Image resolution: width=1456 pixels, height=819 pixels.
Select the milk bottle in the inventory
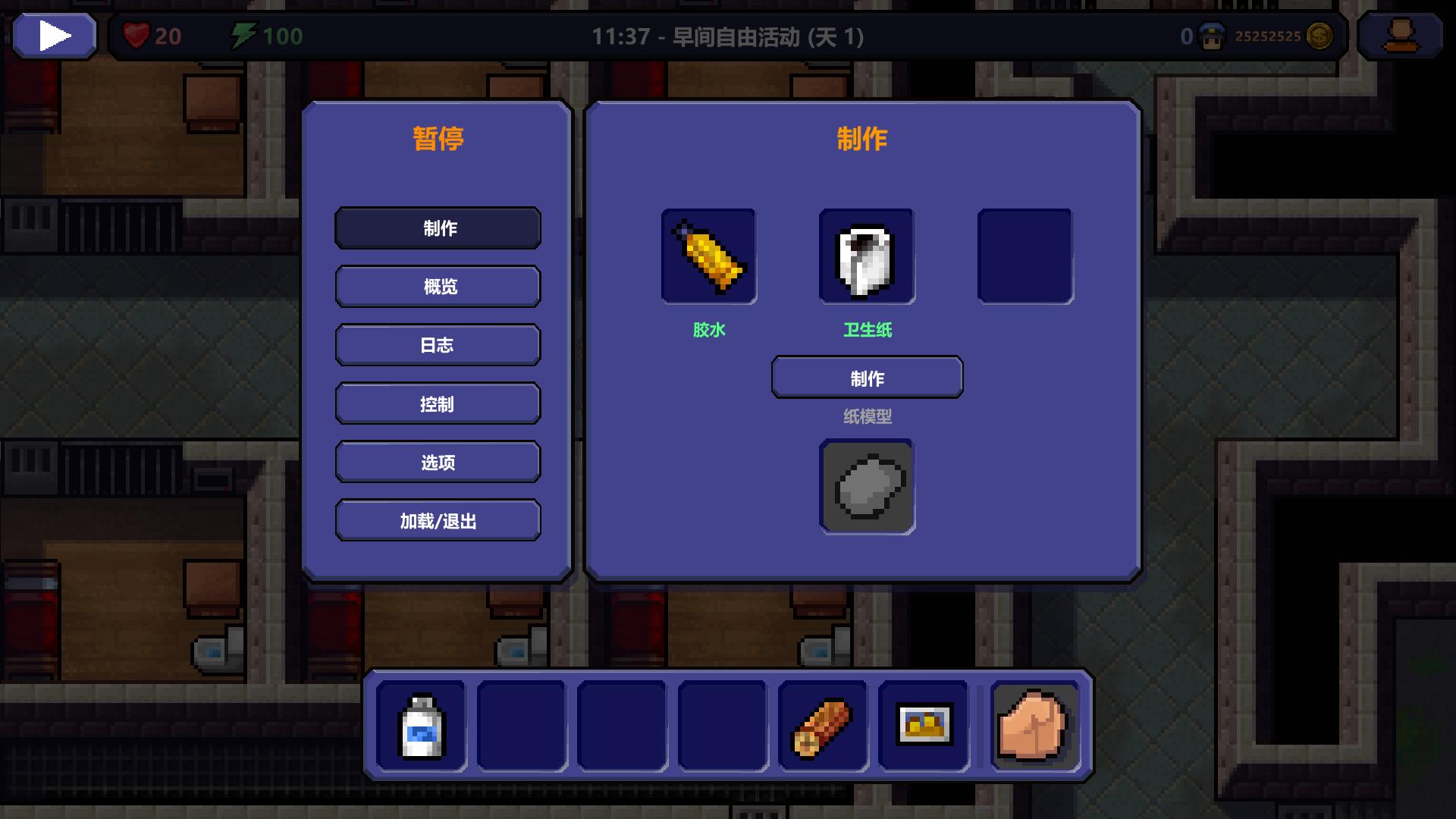[420, 726]
